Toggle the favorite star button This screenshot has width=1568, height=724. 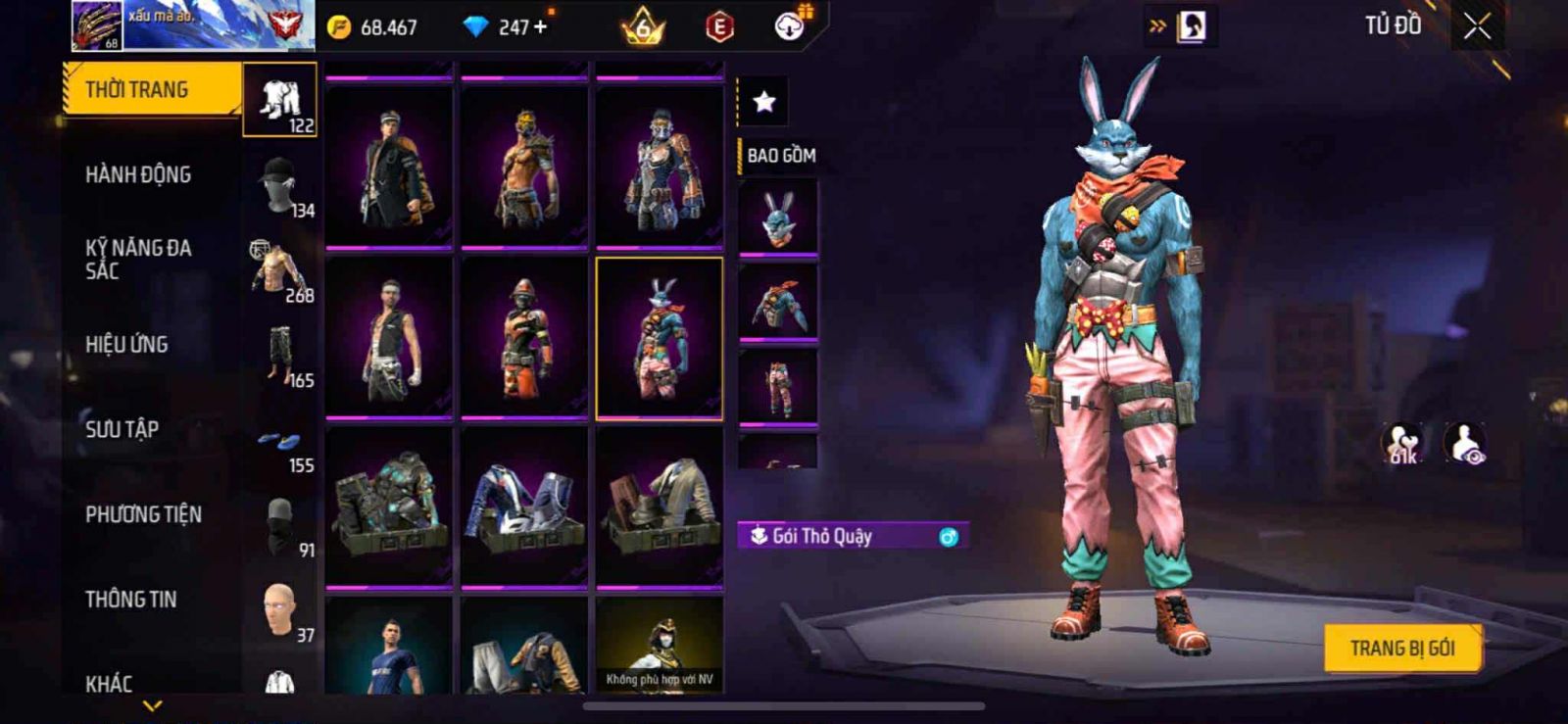click(764, 101)
